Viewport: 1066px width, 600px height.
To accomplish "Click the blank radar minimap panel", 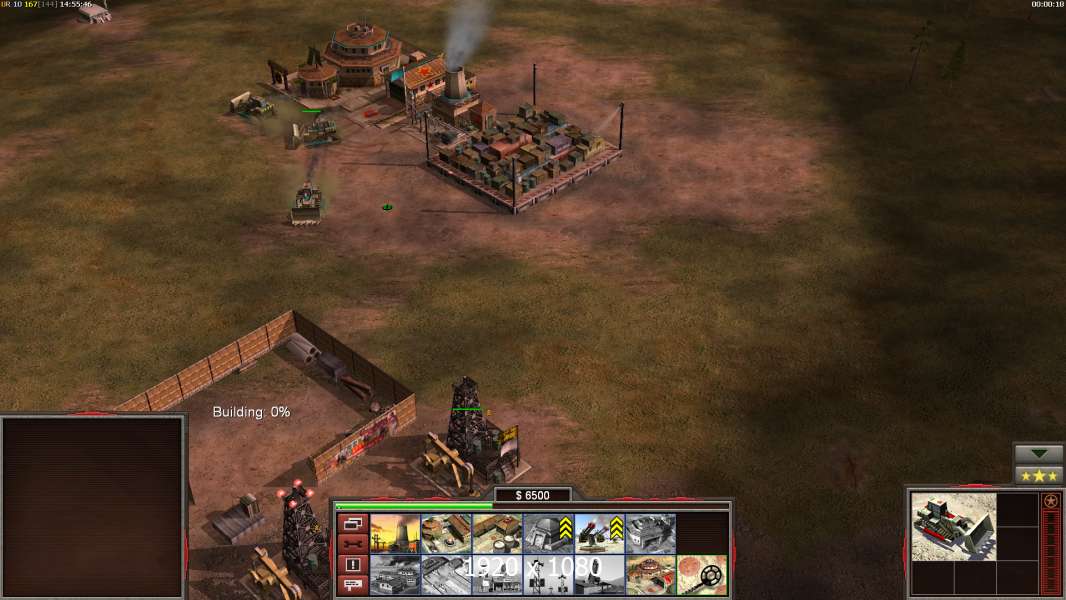I will pos(93,507).
